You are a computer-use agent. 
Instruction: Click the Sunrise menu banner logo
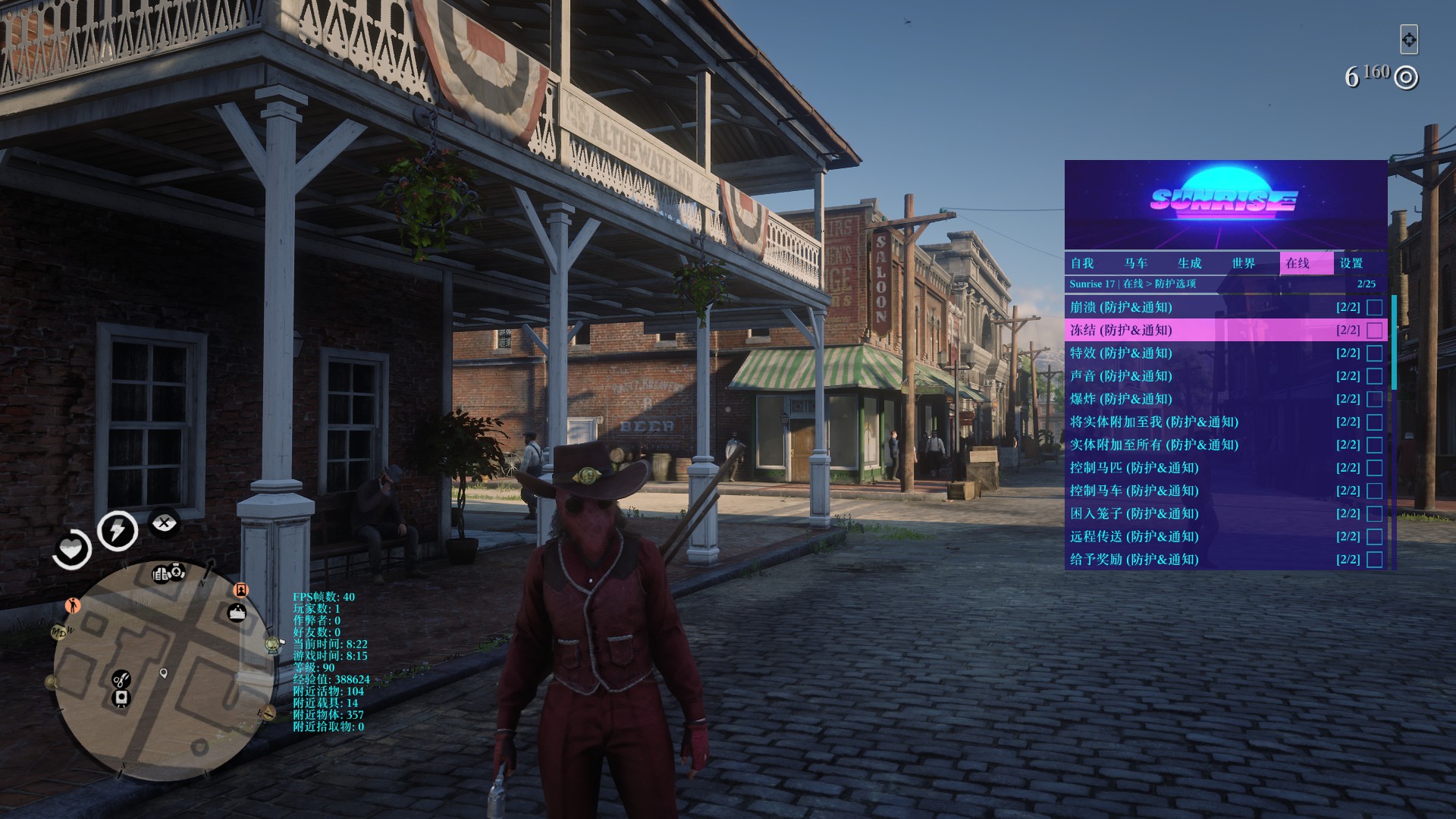[x=1224, y=202]
